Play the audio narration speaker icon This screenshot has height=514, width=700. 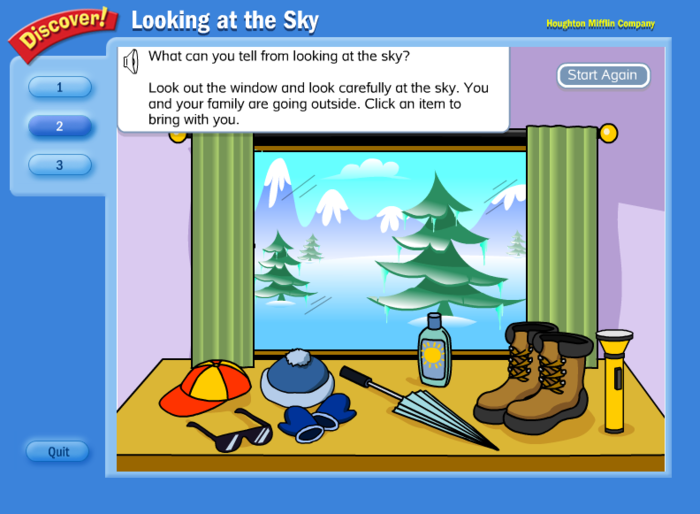click(x=130, y=63)
